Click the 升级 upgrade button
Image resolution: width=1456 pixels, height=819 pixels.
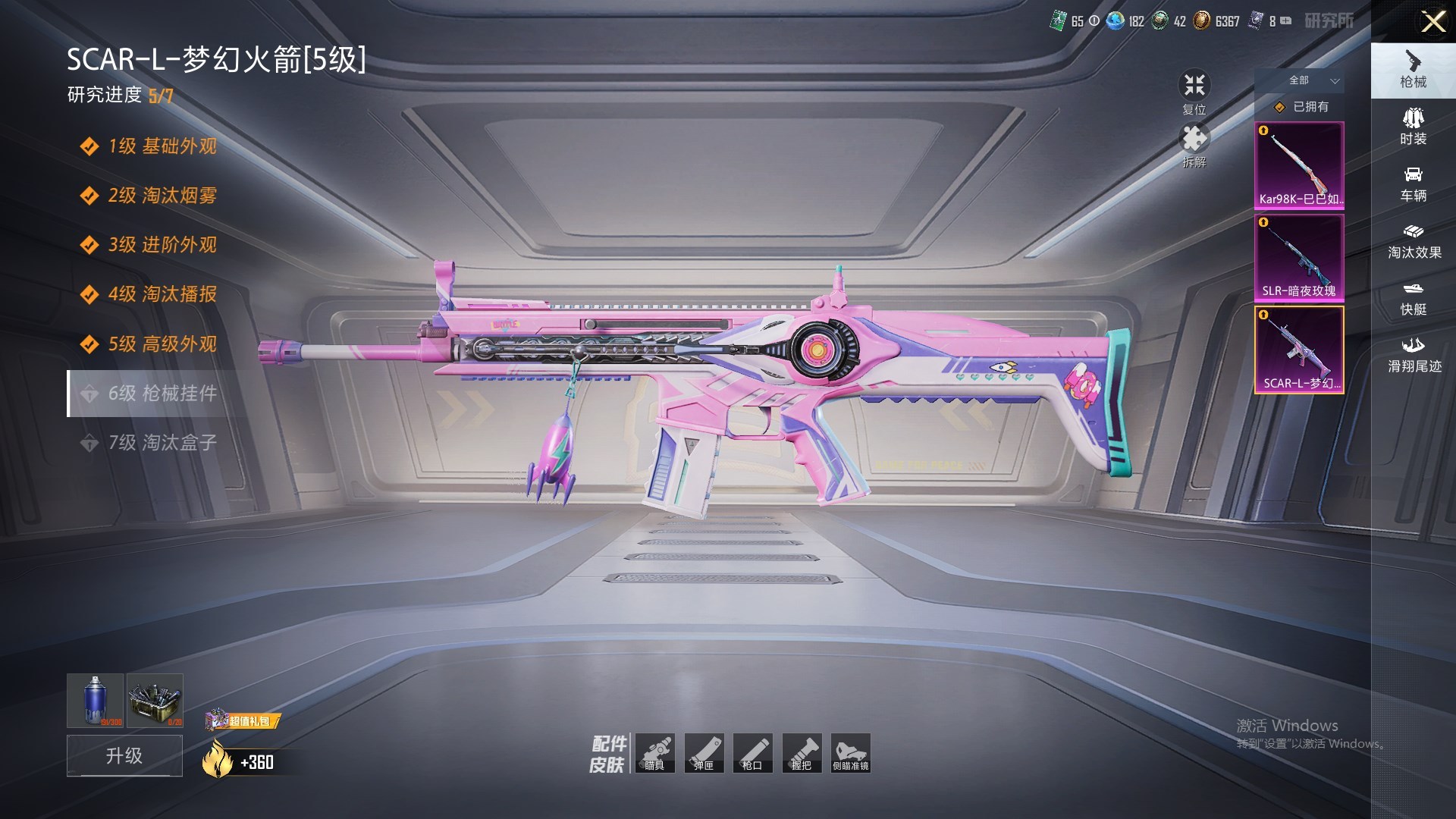click(124, 755)
